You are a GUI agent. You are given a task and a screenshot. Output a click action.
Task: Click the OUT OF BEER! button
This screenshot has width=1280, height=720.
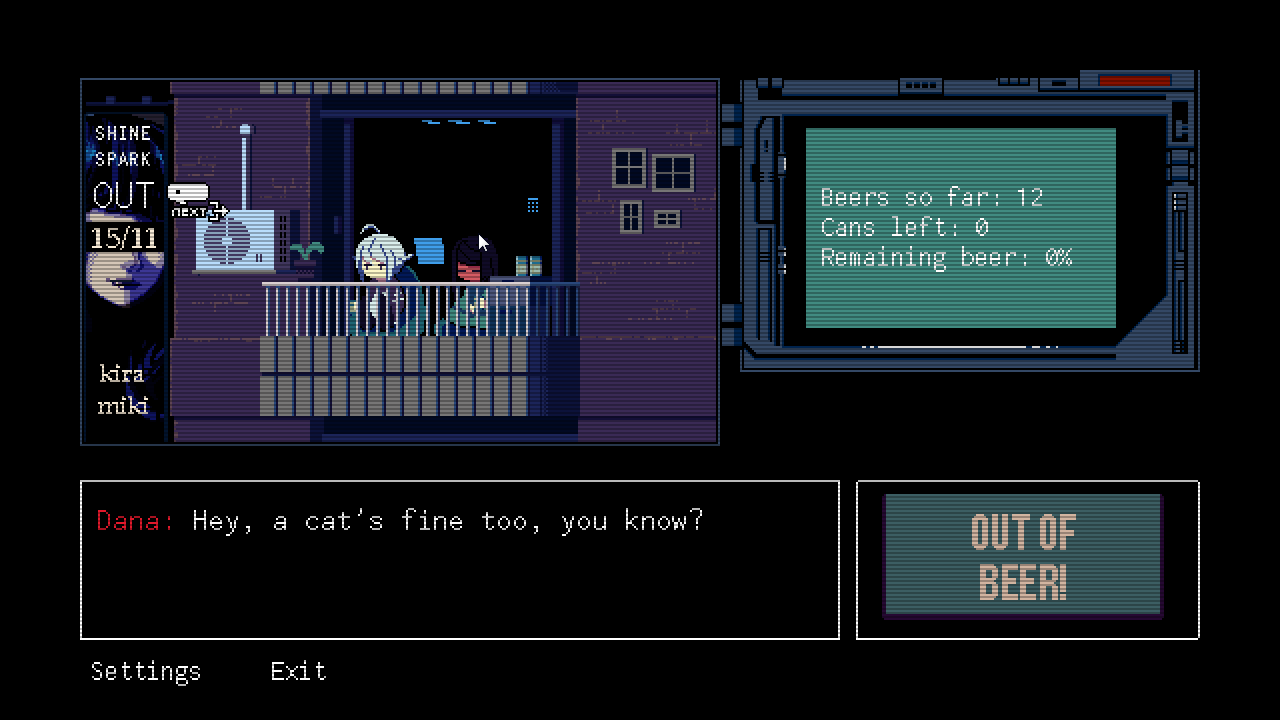1022,556
